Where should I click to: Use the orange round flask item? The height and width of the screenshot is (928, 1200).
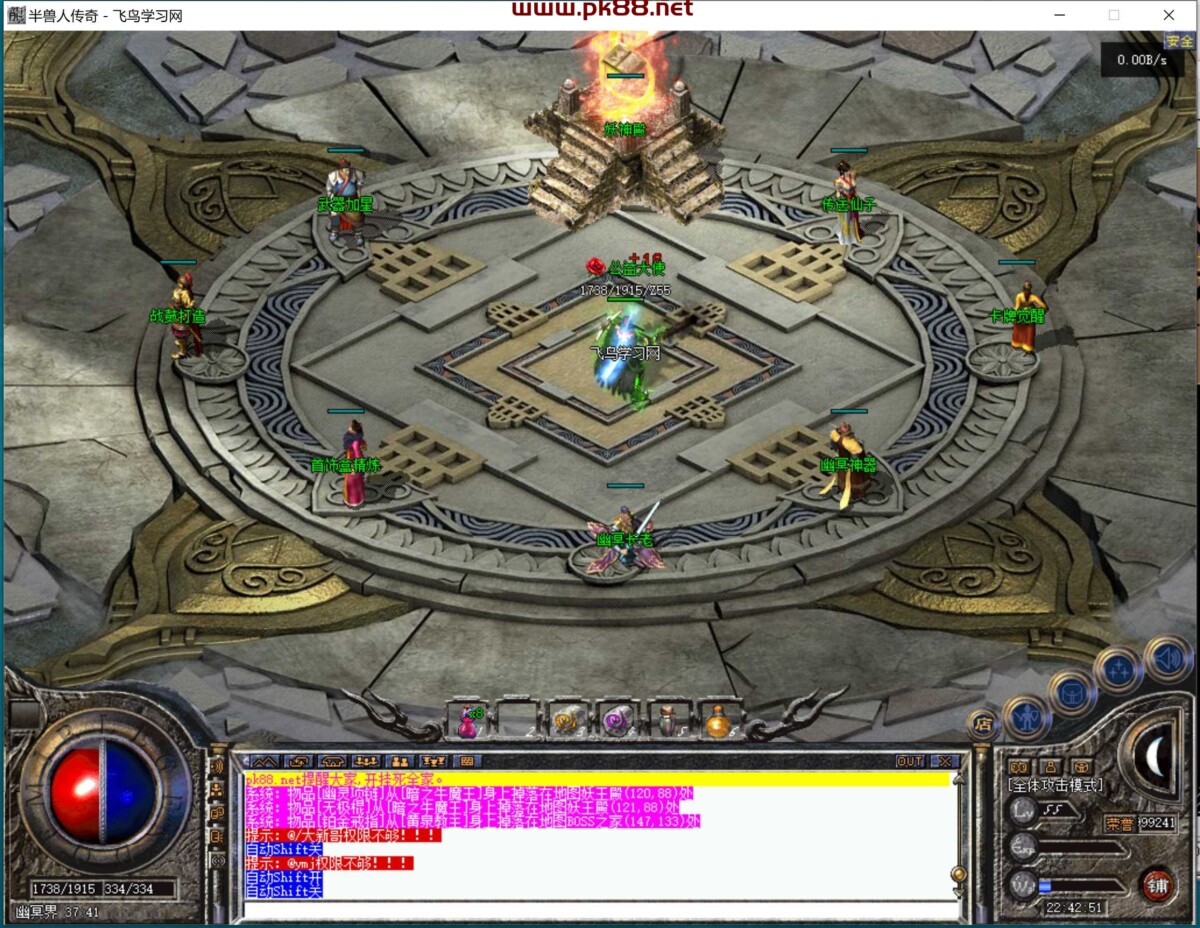pos(717,720)
